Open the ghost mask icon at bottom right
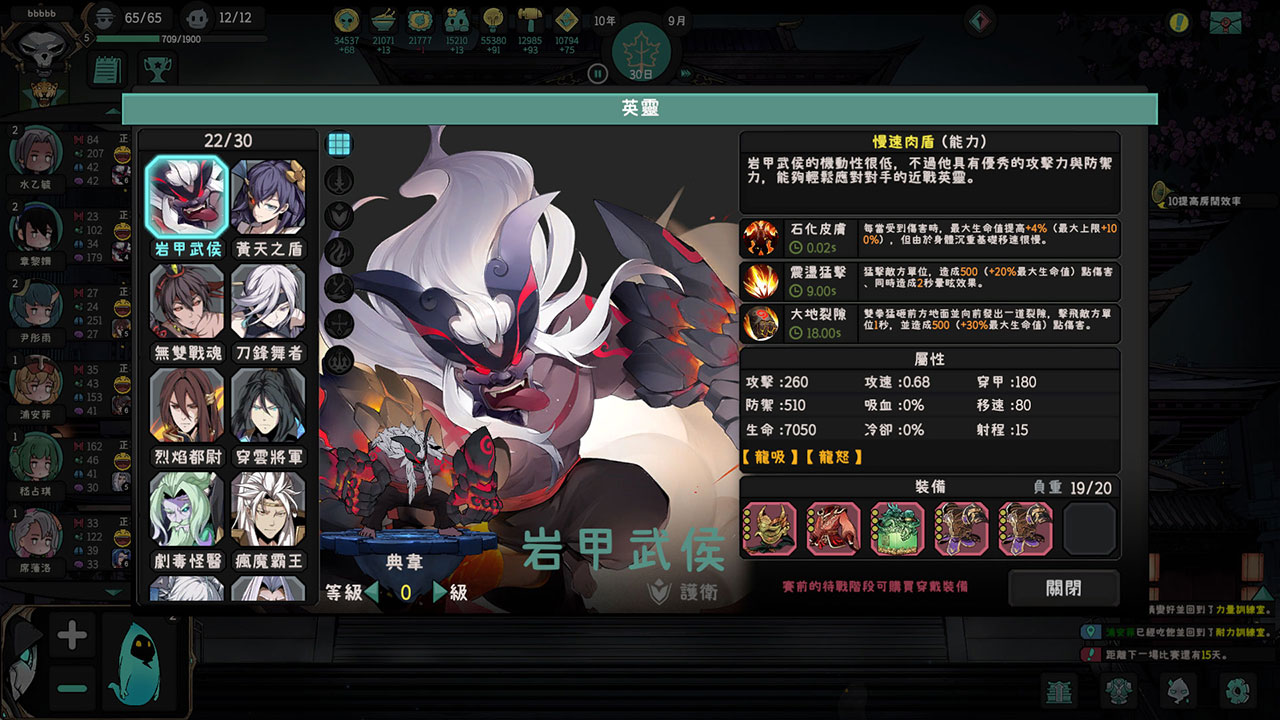Viewport: 1280px width, 720px height. [x=1178, y=690]
